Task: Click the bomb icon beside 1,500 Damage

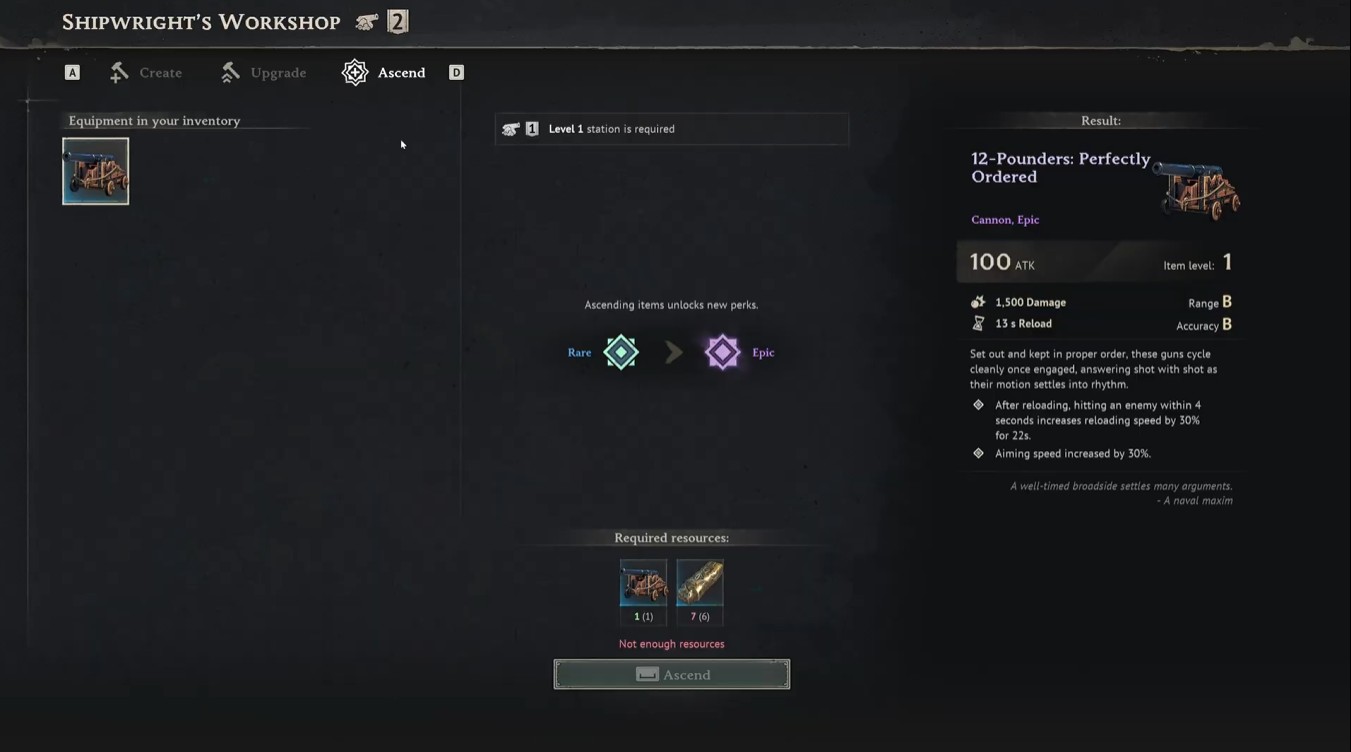Action: tap(977, 301)
